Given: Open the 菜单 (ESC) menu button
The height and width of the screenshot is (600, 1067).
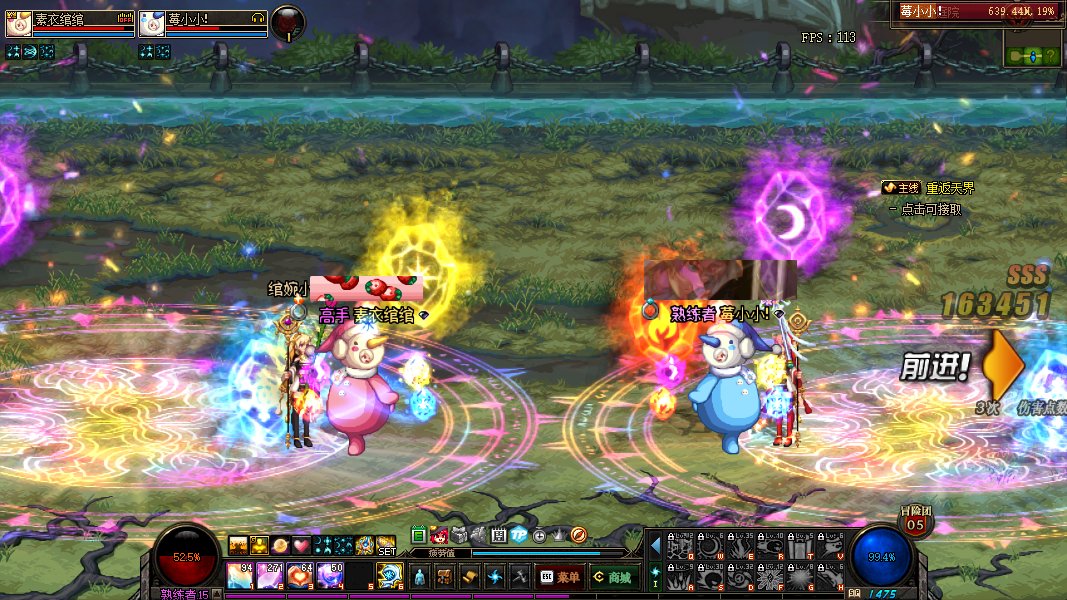Looking at the screenshot, I should pos(559,577).
